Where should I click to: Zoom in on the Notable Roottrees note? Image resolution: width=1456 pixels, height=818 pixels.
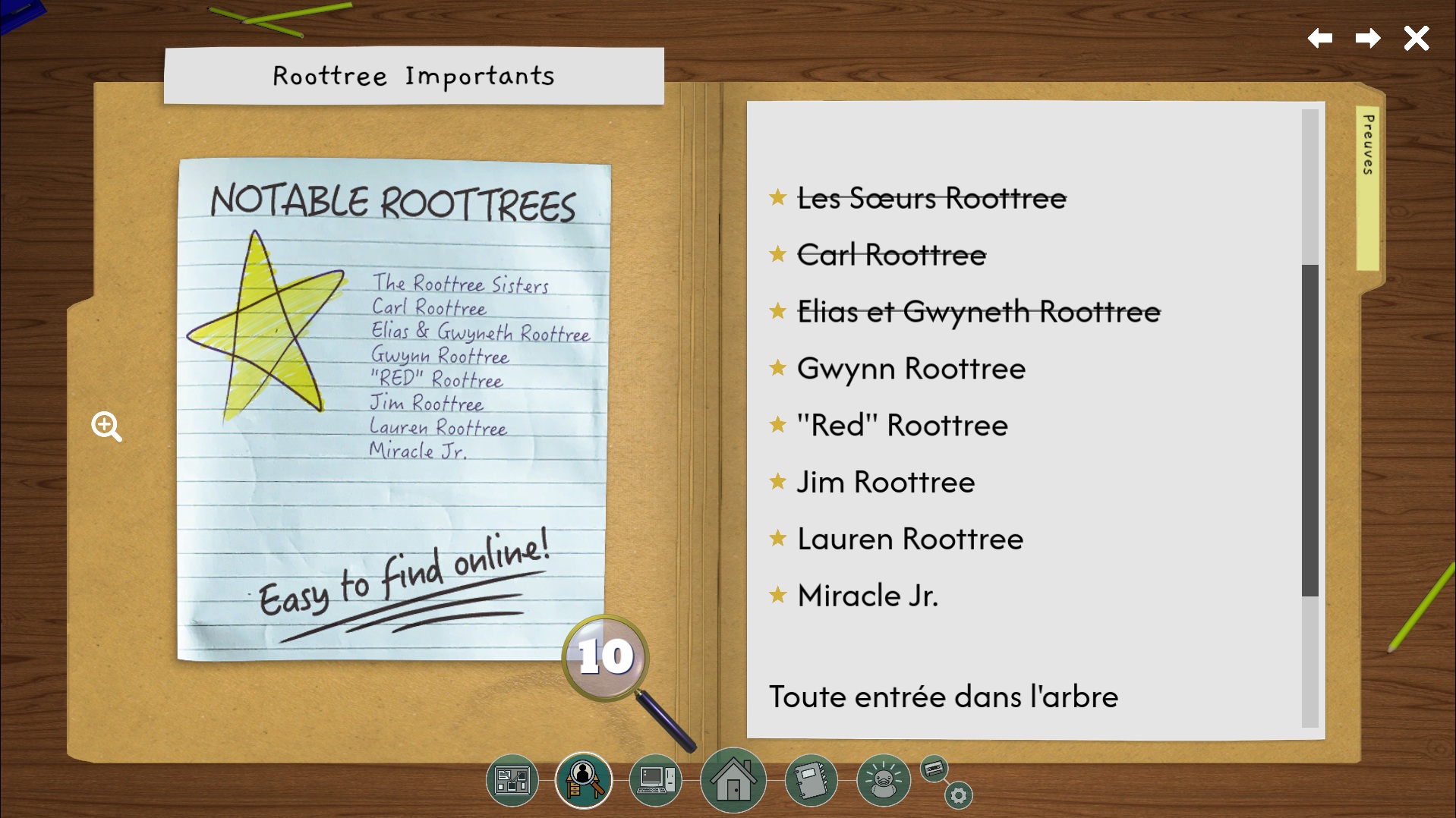pos(106,426)
